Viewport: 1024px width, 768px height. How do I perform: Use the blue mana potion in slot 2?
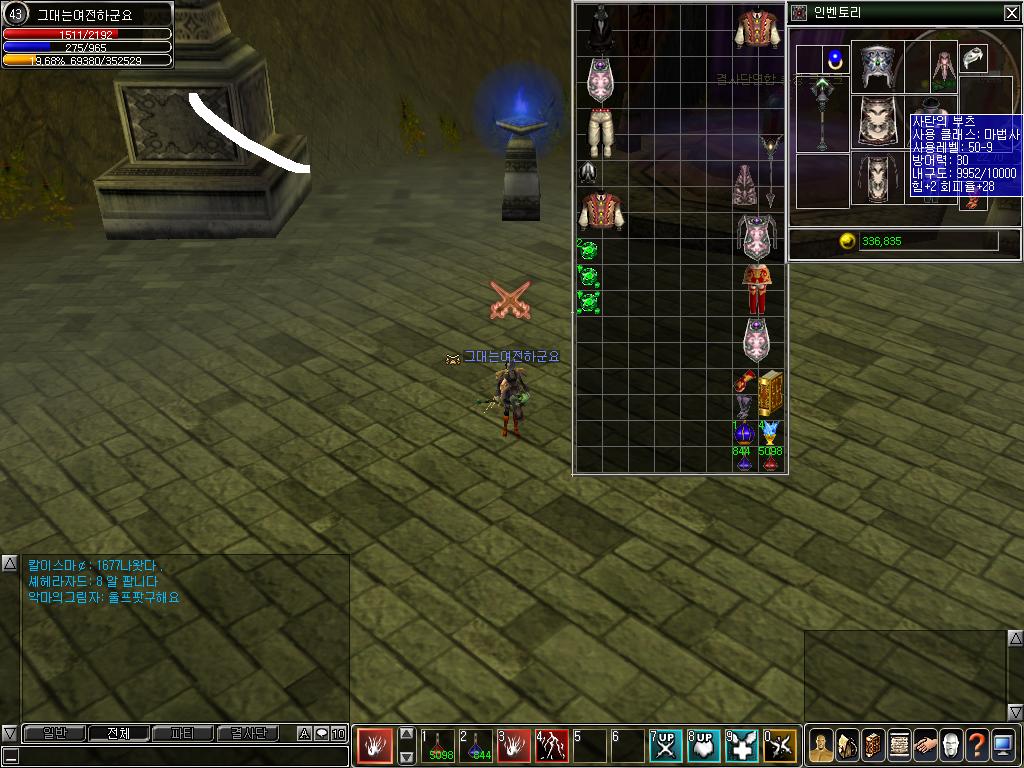click(476, 746)
